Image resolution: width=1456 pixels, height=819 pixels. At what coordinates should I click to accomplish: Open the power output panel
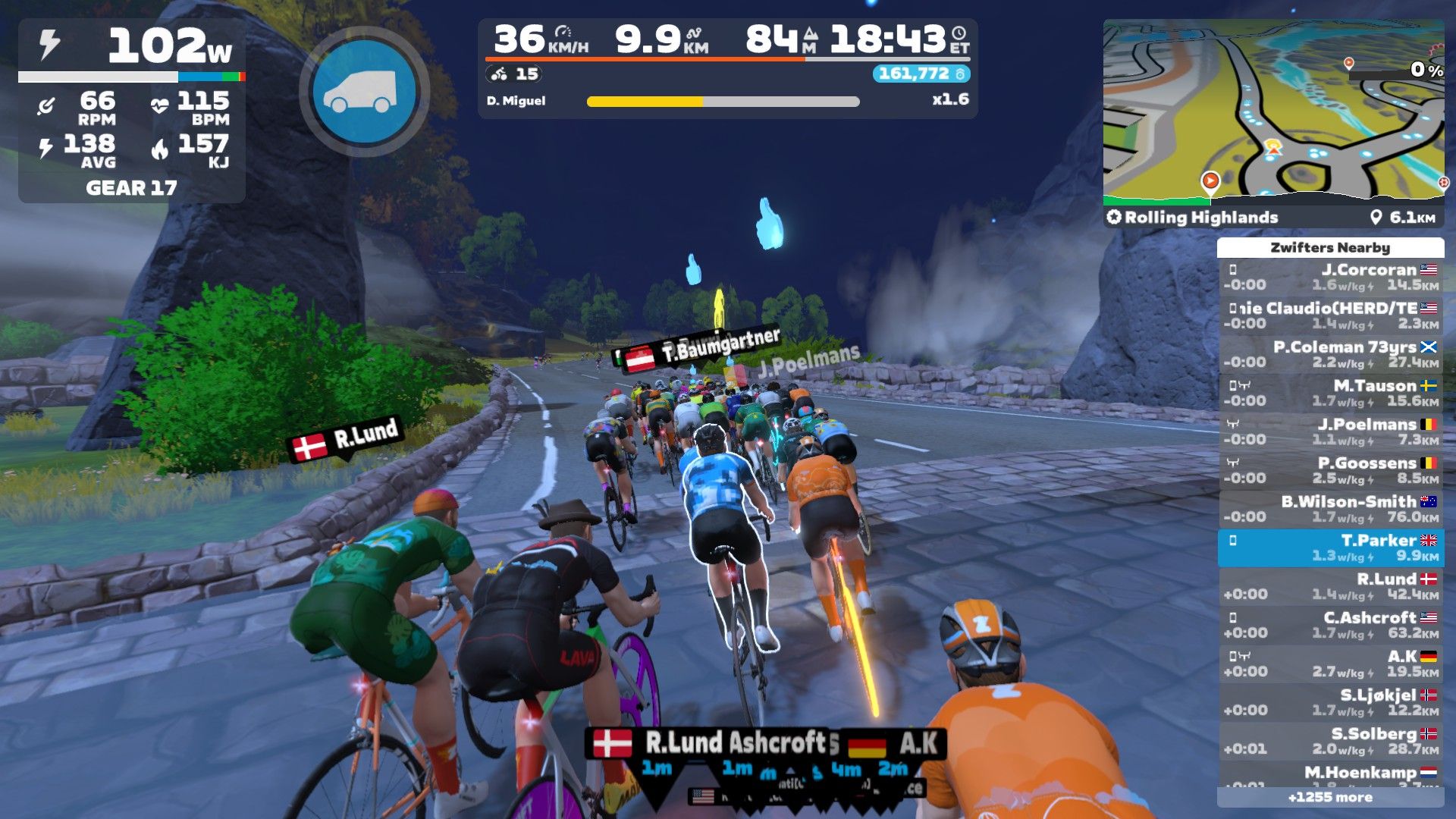pyautogui.click(x=131, y=47)
